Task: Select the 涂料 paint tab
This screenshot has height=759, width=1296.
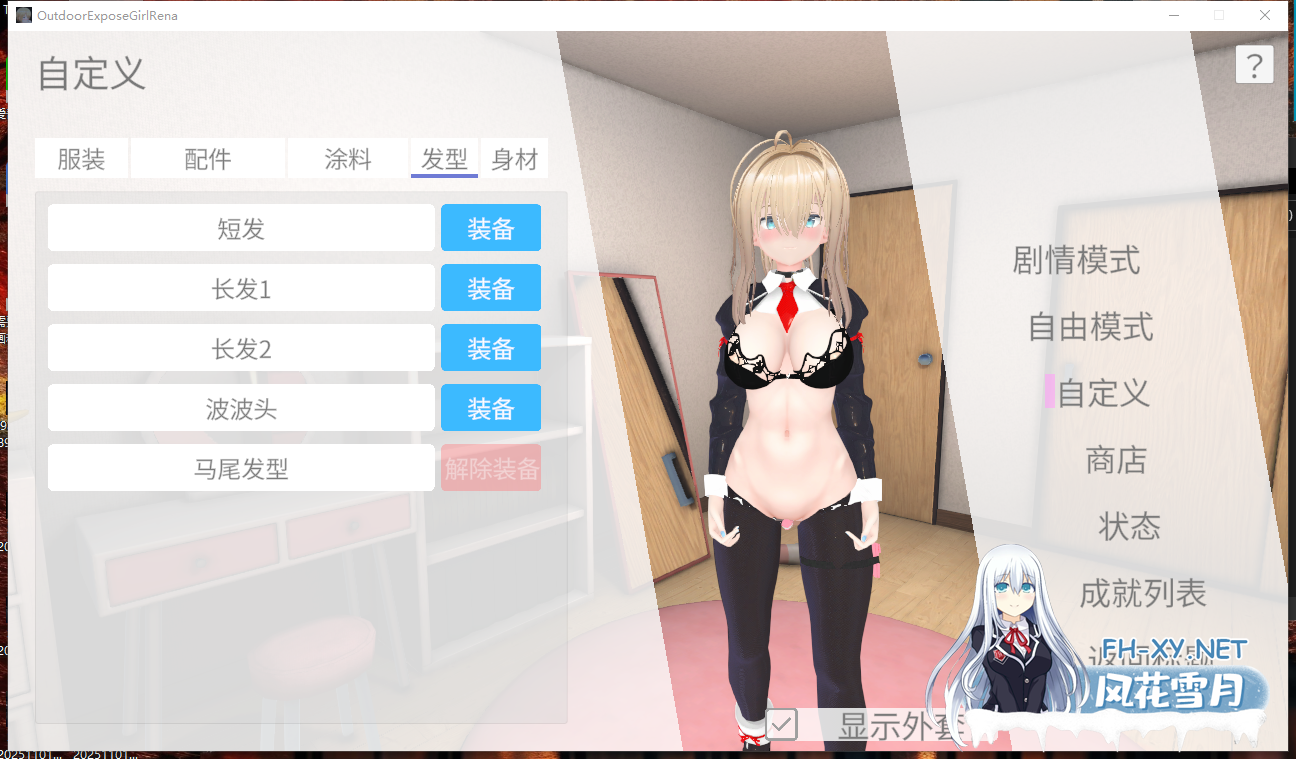Action: [x=348, y=157]
